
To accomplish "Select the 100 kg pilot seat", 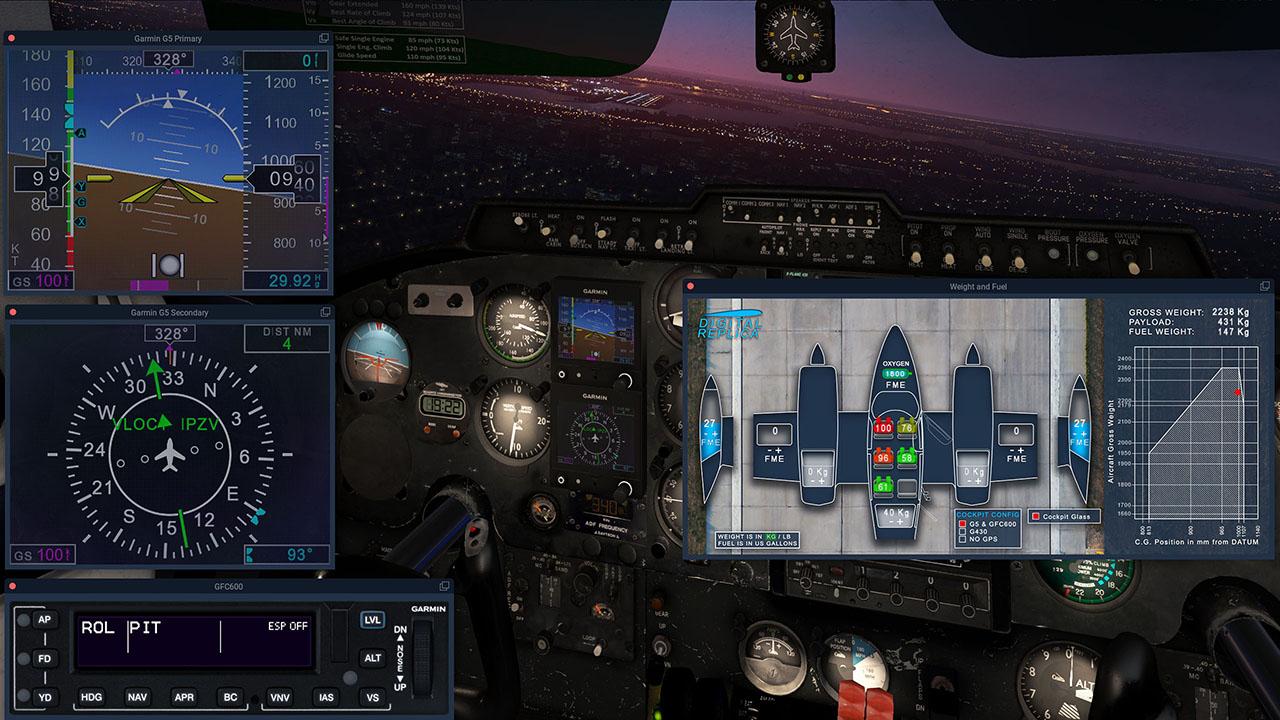I will coord(883,428).
